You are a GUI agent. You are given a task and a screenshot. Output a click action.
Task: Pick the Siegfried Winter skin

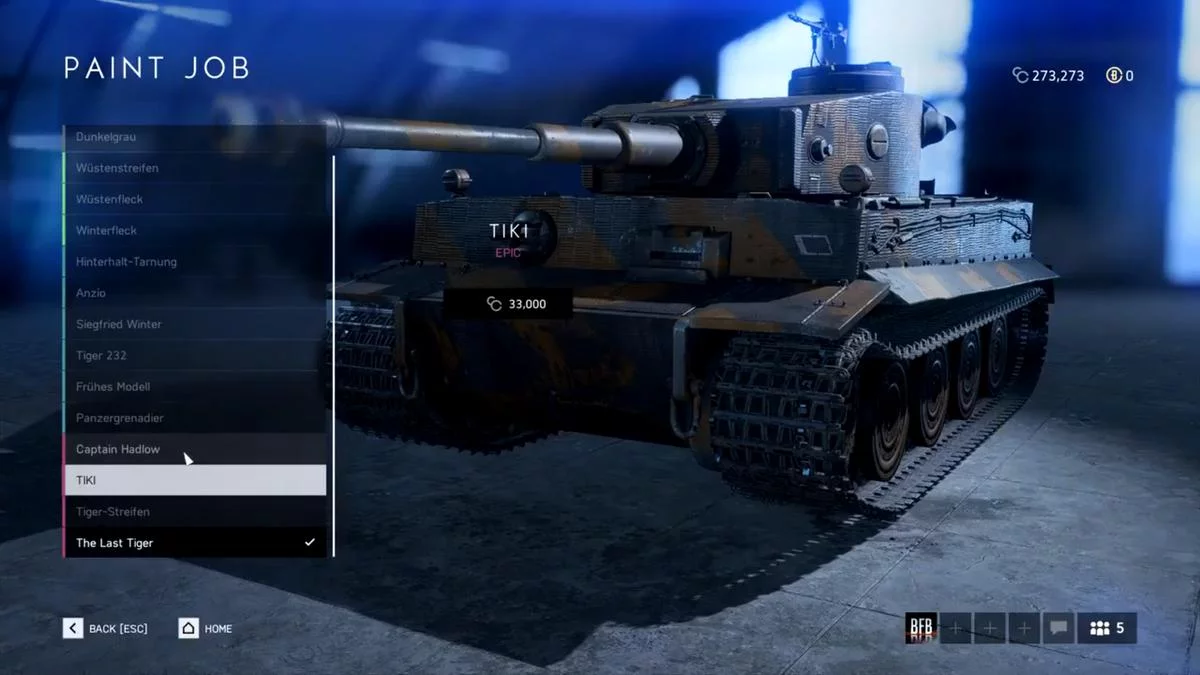point(195,324)
